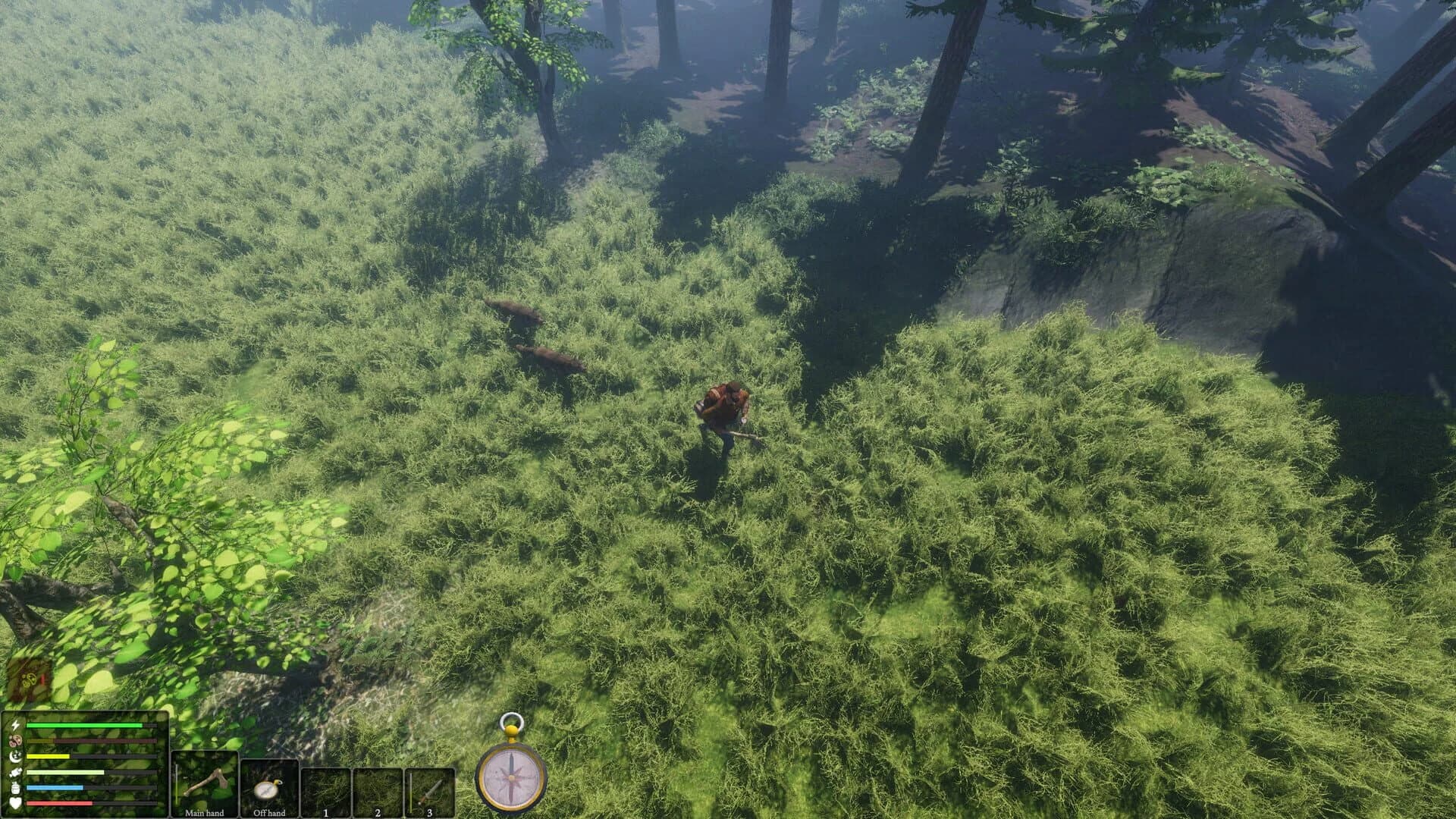Viewport: 1456px width, 819px height.
Task: Click the animal tracks alert icon at top-left
Action: tap(29, 679)
